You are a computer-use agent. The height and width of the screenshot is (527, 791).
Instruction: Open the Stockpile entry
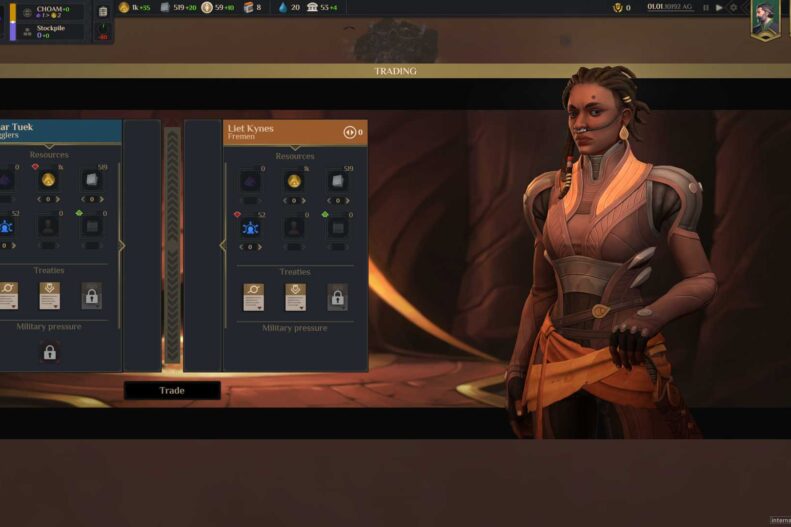click(50, 31)
